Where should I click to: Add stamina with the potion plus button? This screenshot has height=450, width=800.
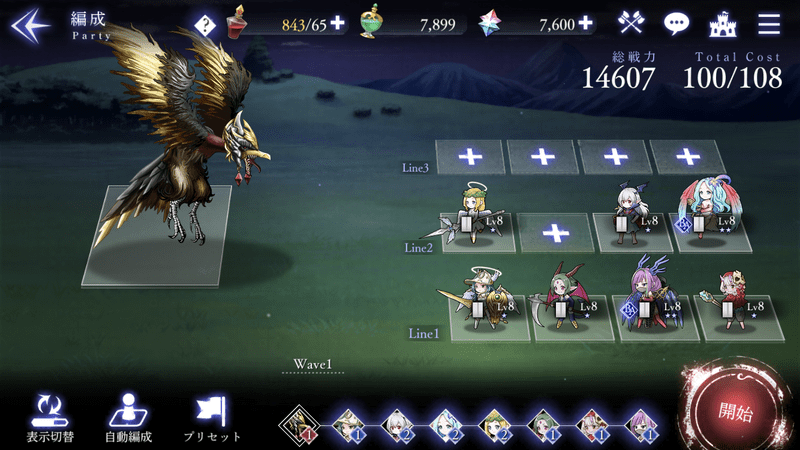click(x=337, y=23)
